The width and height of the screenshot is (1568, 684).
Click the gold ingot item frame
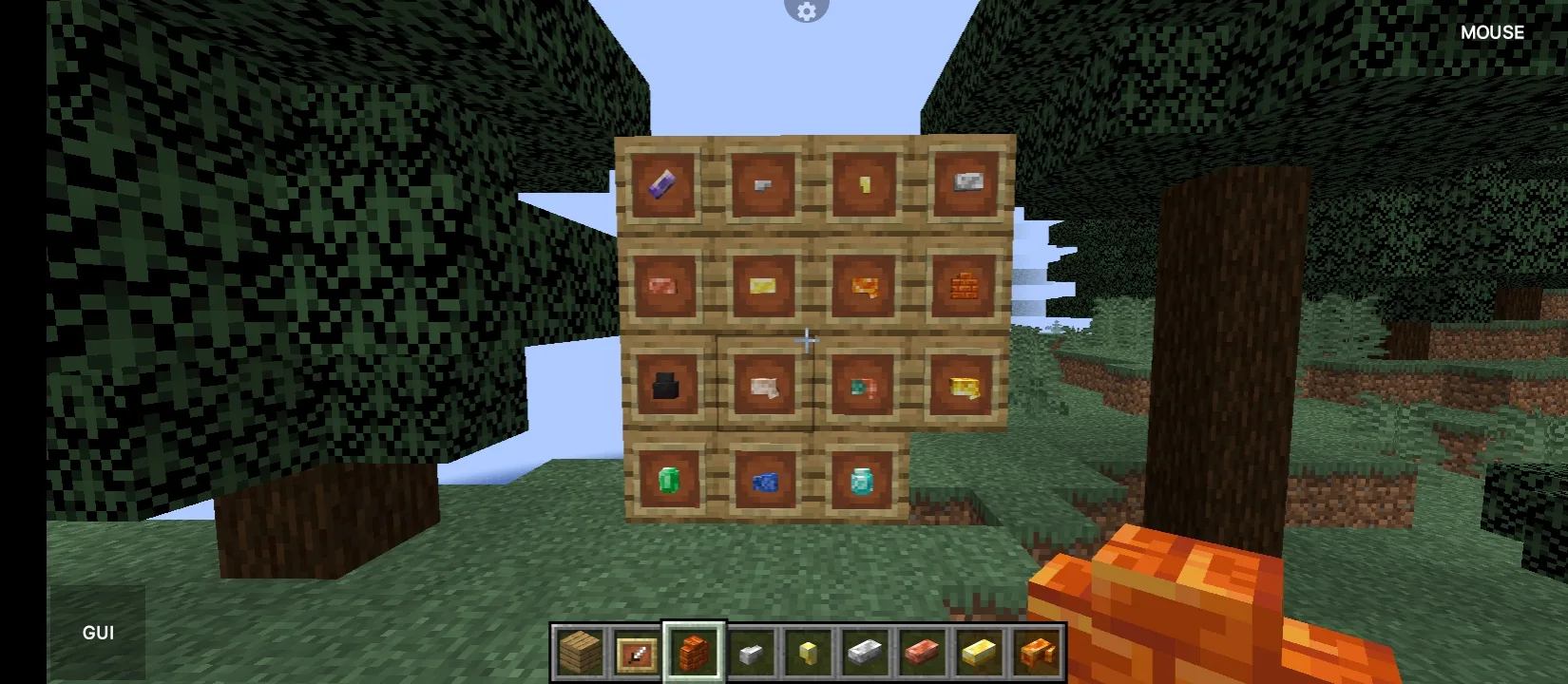tap(765, 285)
